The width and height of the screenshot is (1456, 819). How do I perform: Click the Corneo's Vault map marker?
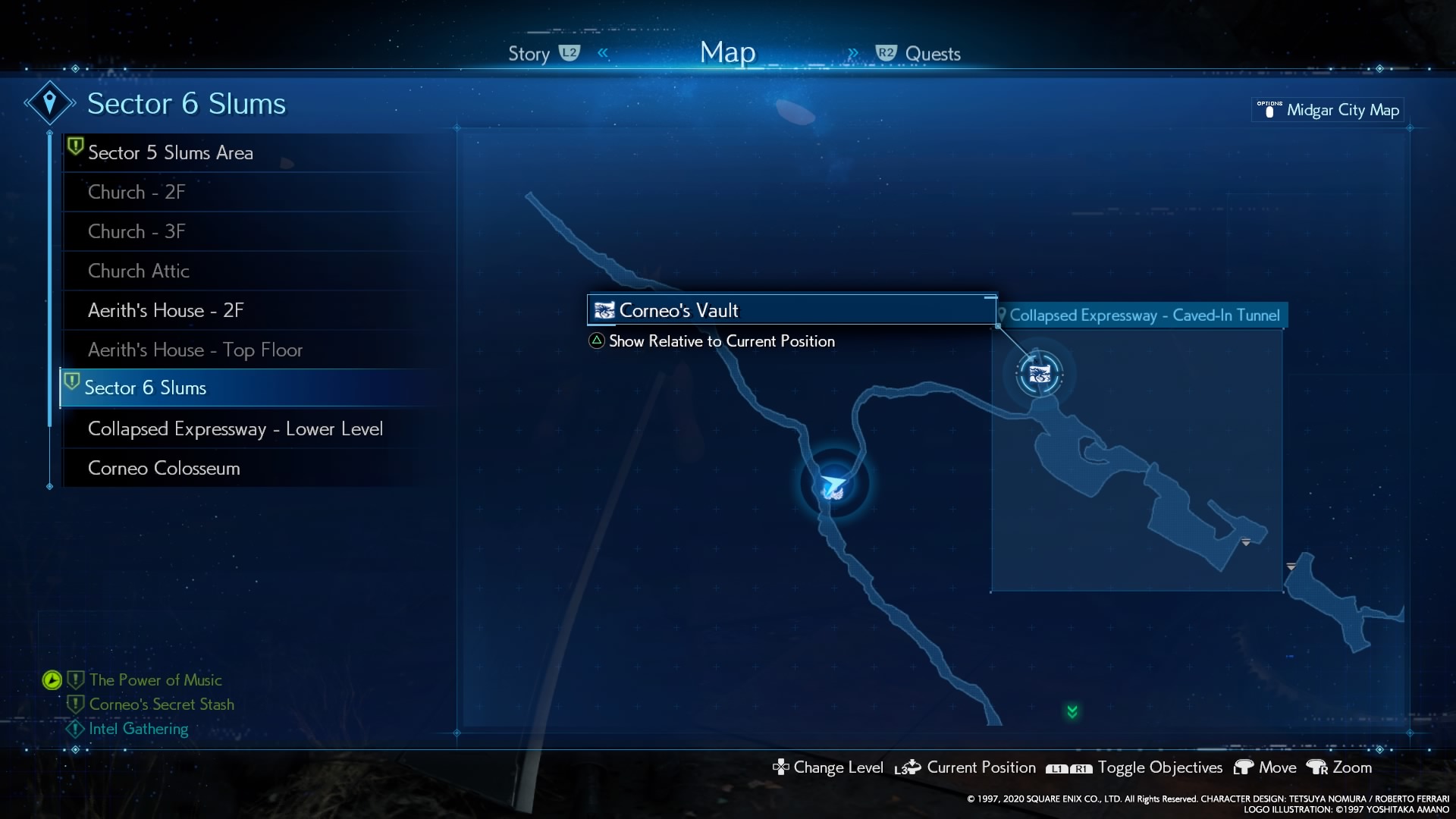click(1039, 374)
